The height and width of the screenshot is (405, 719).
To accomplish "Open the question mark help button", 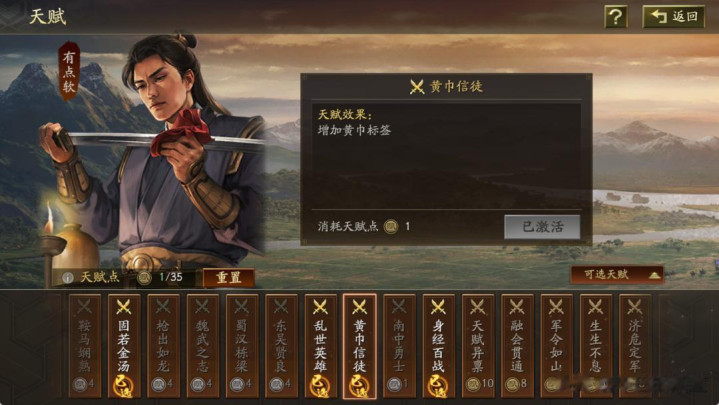I will click(616, 16).
